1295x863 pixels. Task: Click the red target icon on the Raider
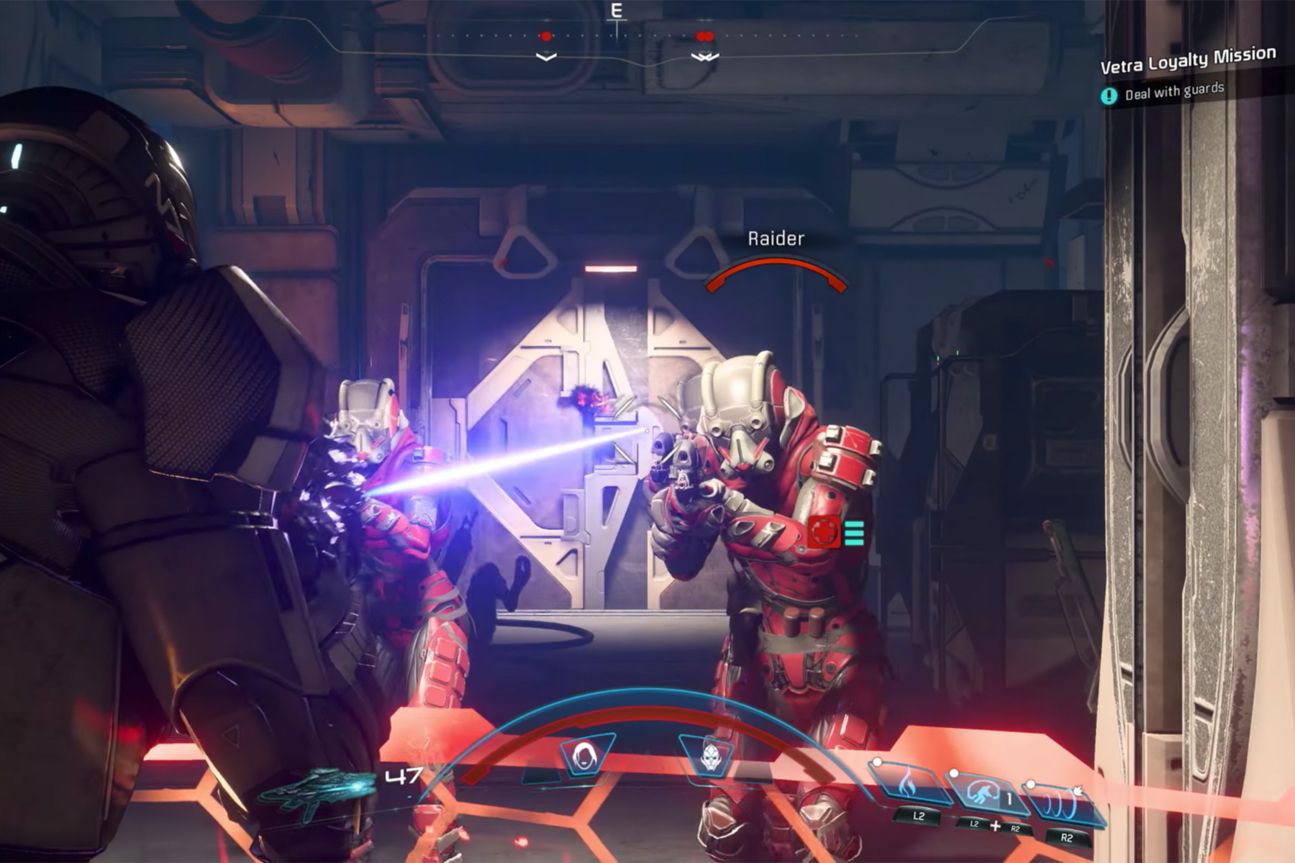pos(822,533)
